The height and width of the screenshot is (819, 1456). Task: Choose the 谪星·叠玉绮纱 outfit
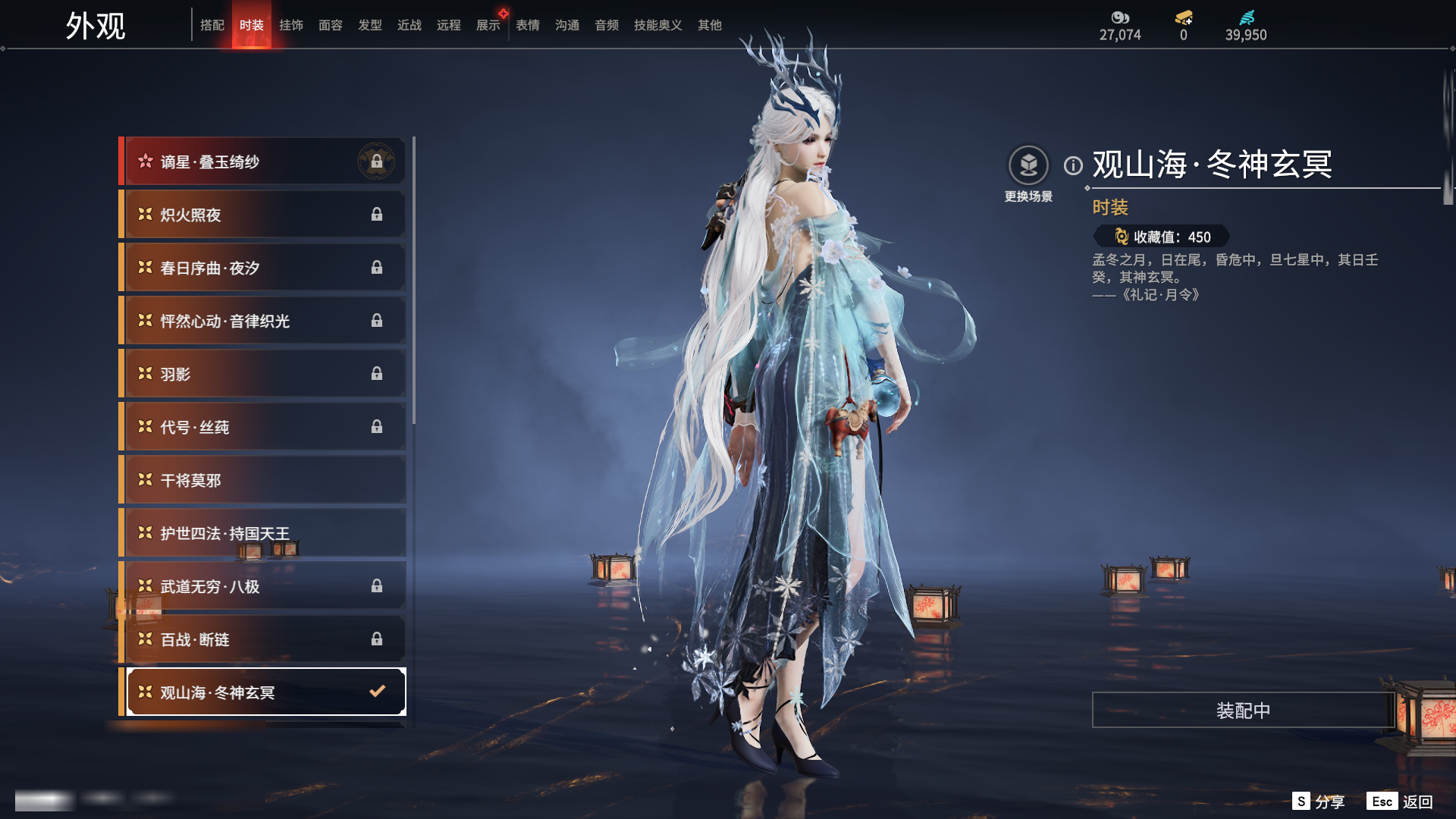(262, 162)
